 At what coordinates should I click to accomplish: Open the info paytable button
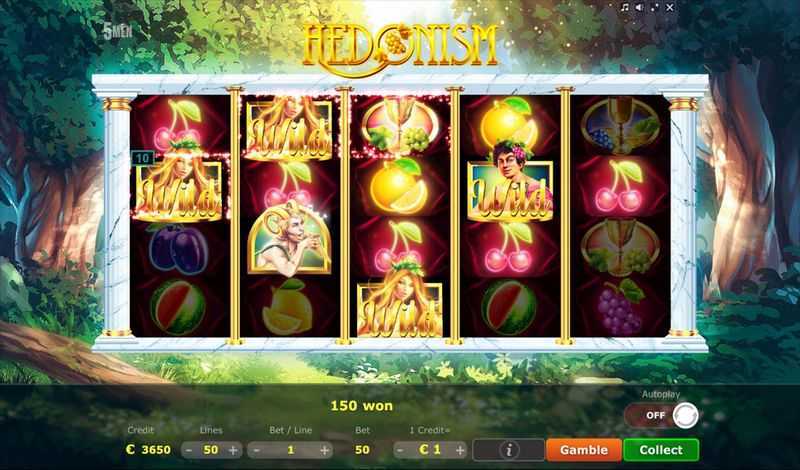(x=509, y=450)
